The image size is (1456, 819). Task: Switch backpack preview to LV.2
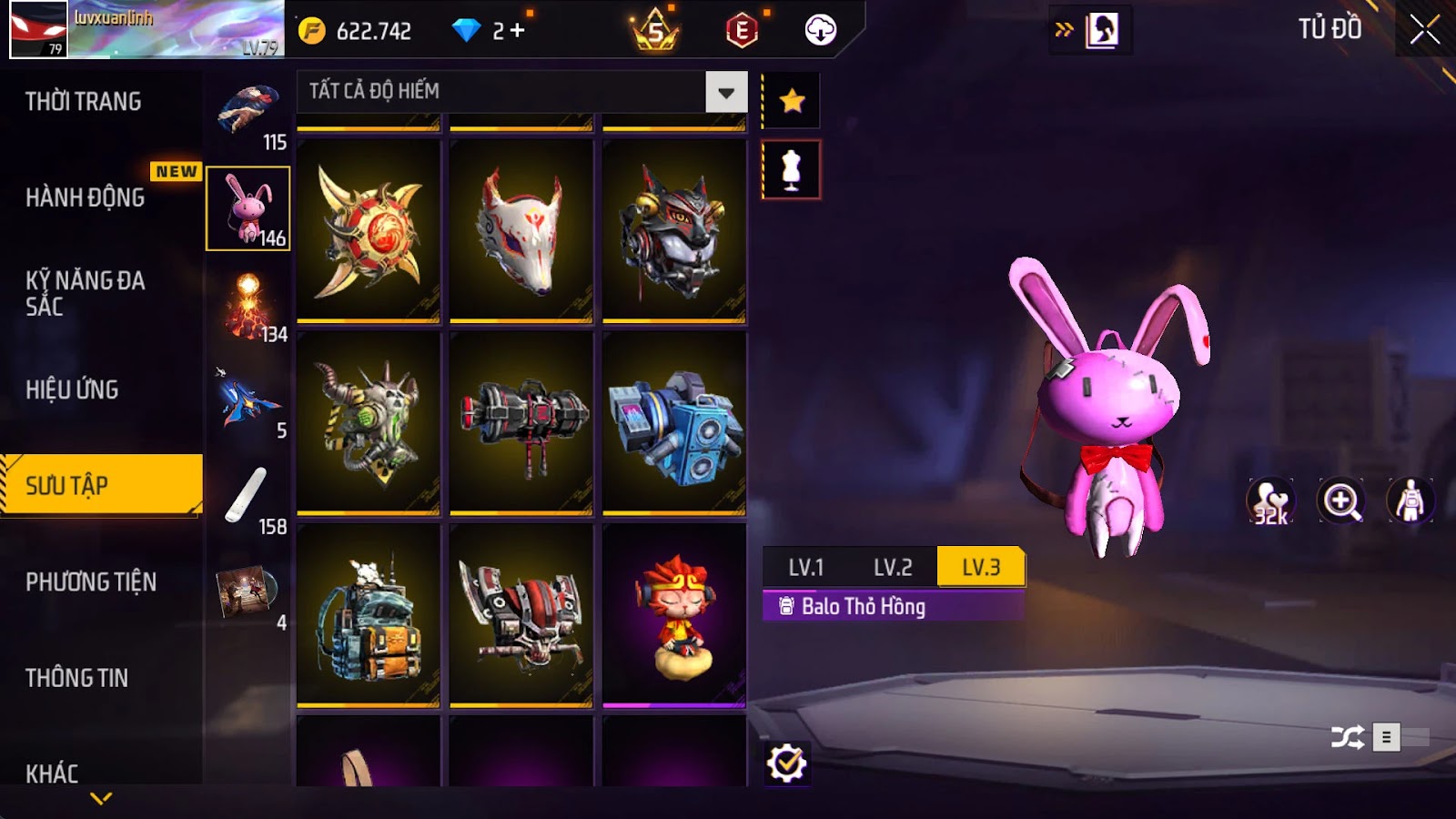[893, 568]
